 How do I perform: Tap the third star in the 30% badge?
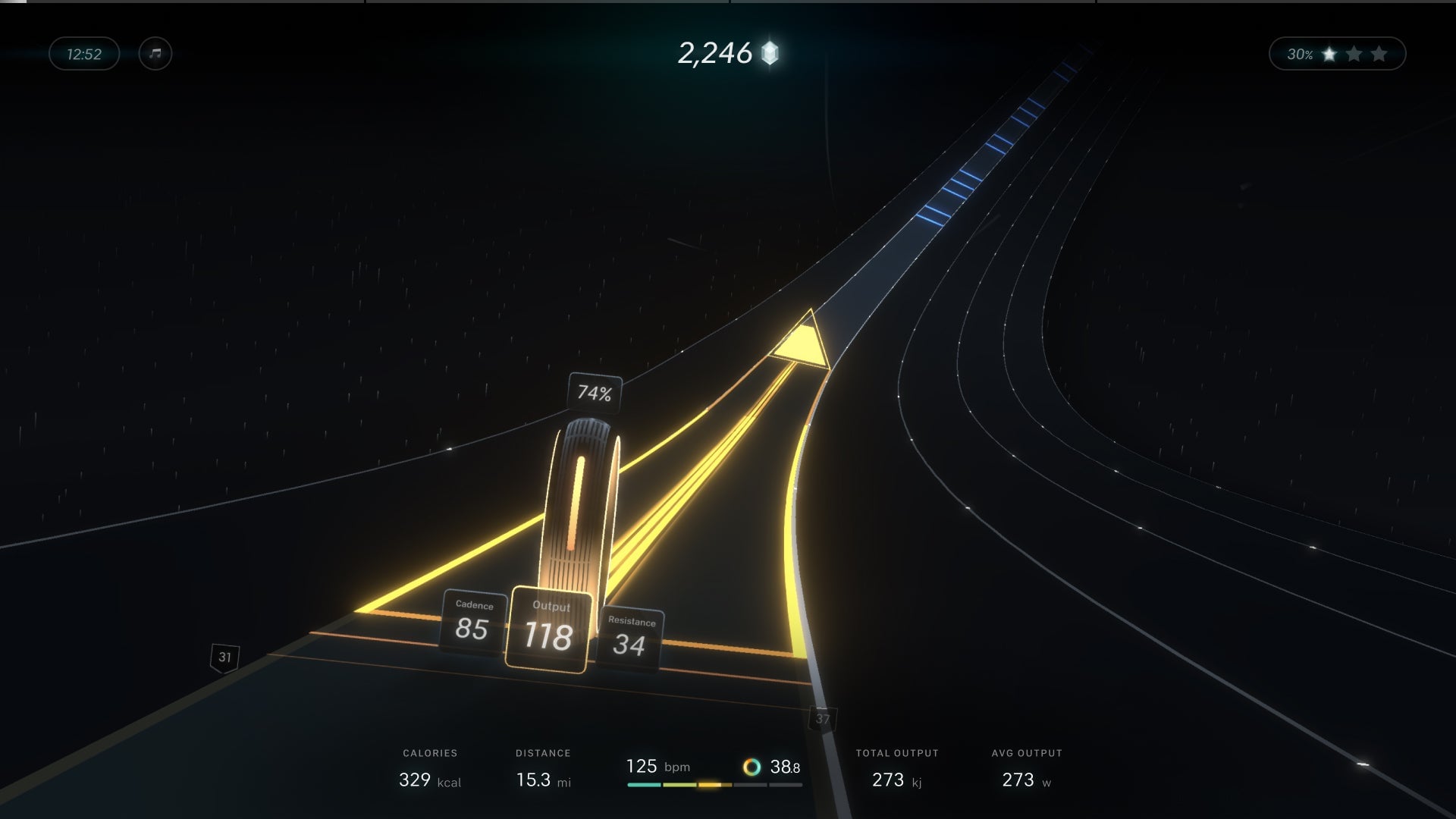point(1379,54)
